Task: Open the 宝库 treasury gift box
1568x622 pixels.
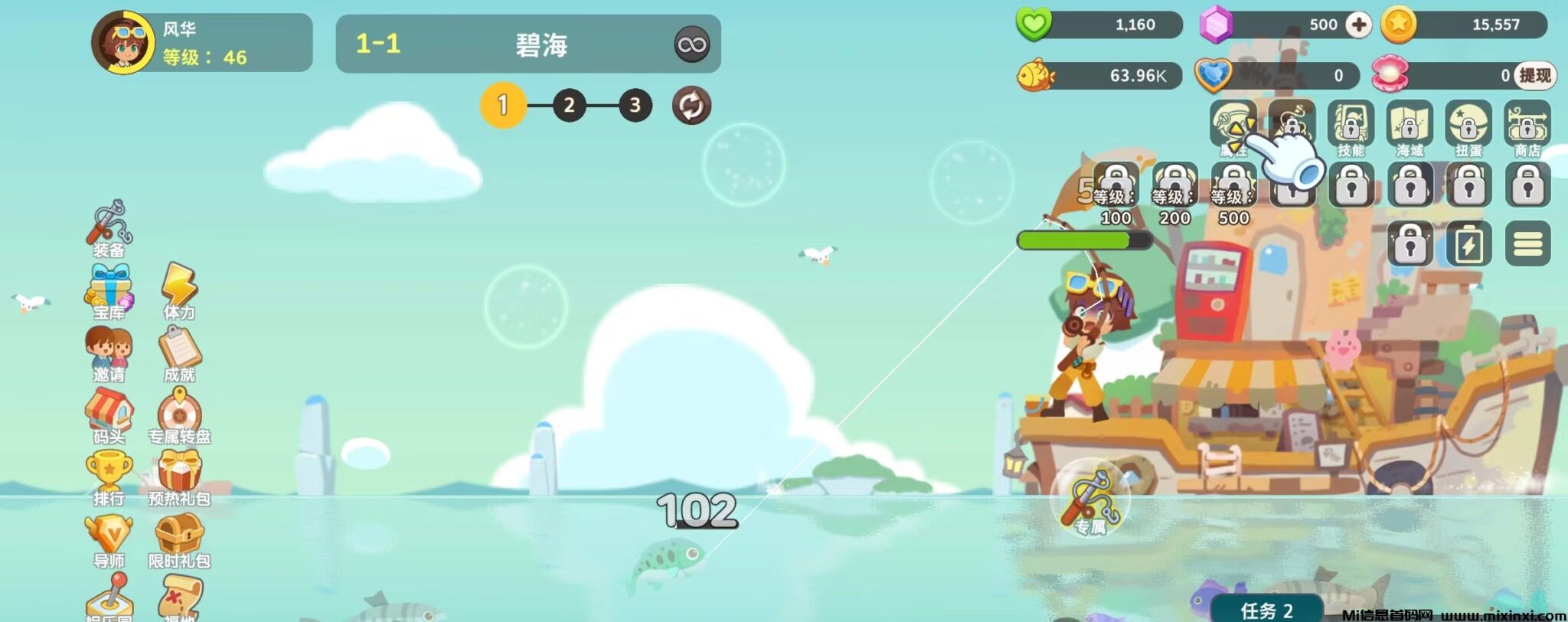Action: click(x=109, y=291)
